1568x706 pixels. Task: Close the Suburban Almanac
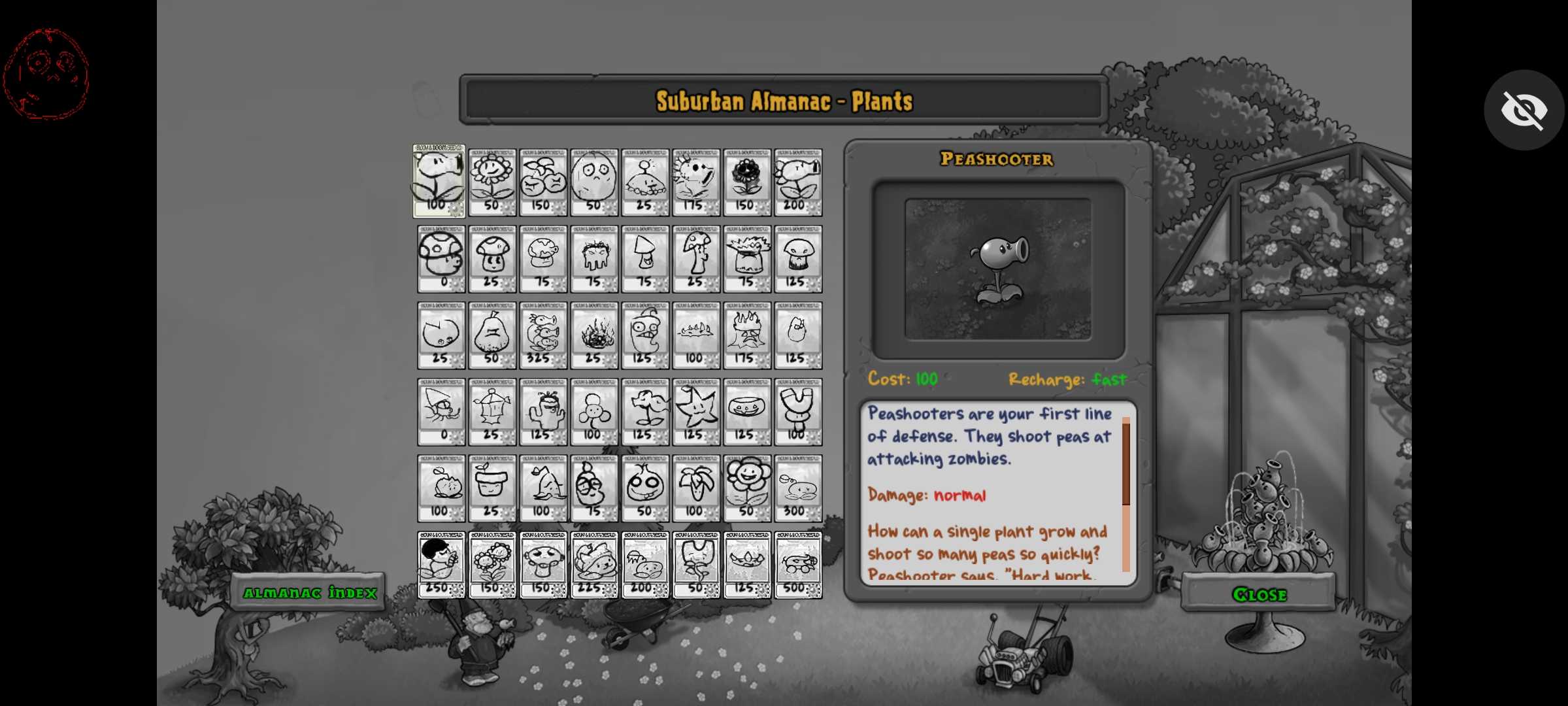[1259, 594]
